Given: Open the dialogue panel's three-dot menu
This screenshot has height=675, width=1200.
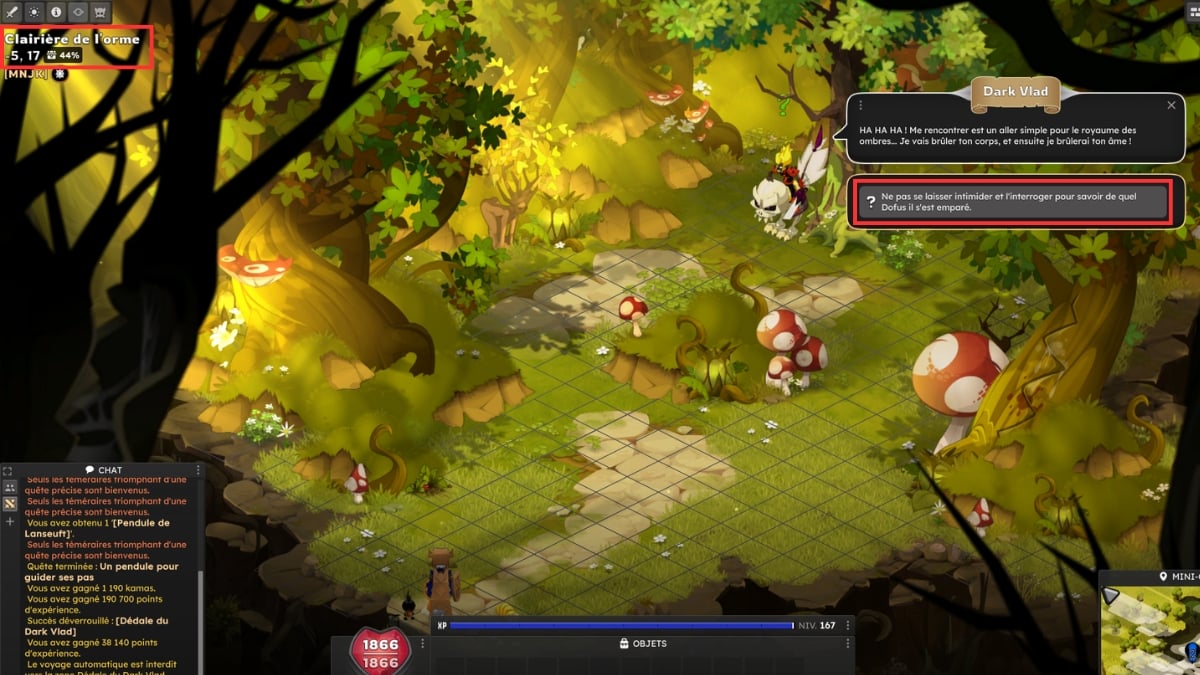Looking at the screenshot, I should [860, 105].
